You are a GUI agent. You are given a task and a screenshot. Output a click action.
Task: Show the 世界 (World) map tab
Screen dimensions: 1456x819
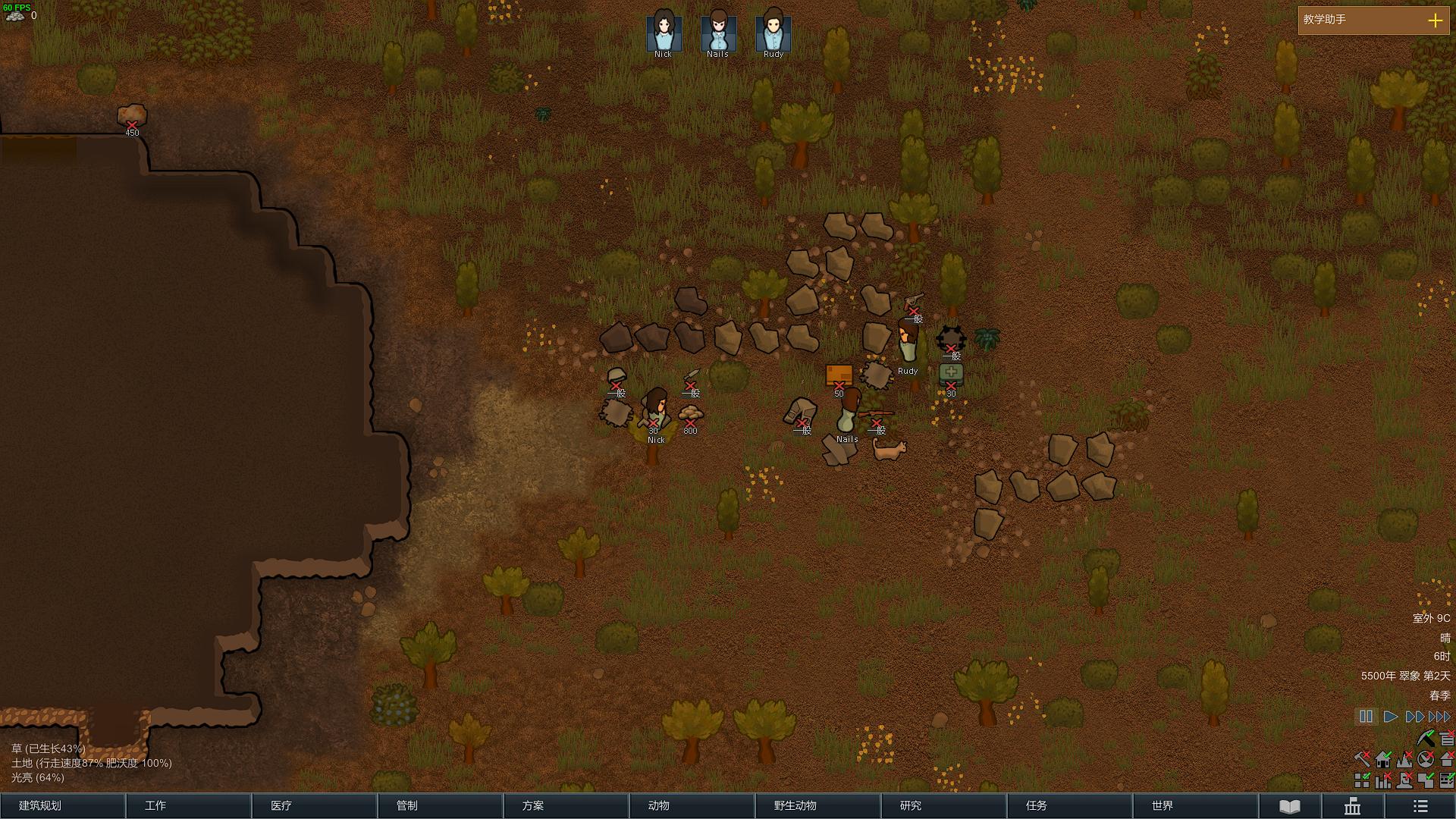(x=1195, y=805)
